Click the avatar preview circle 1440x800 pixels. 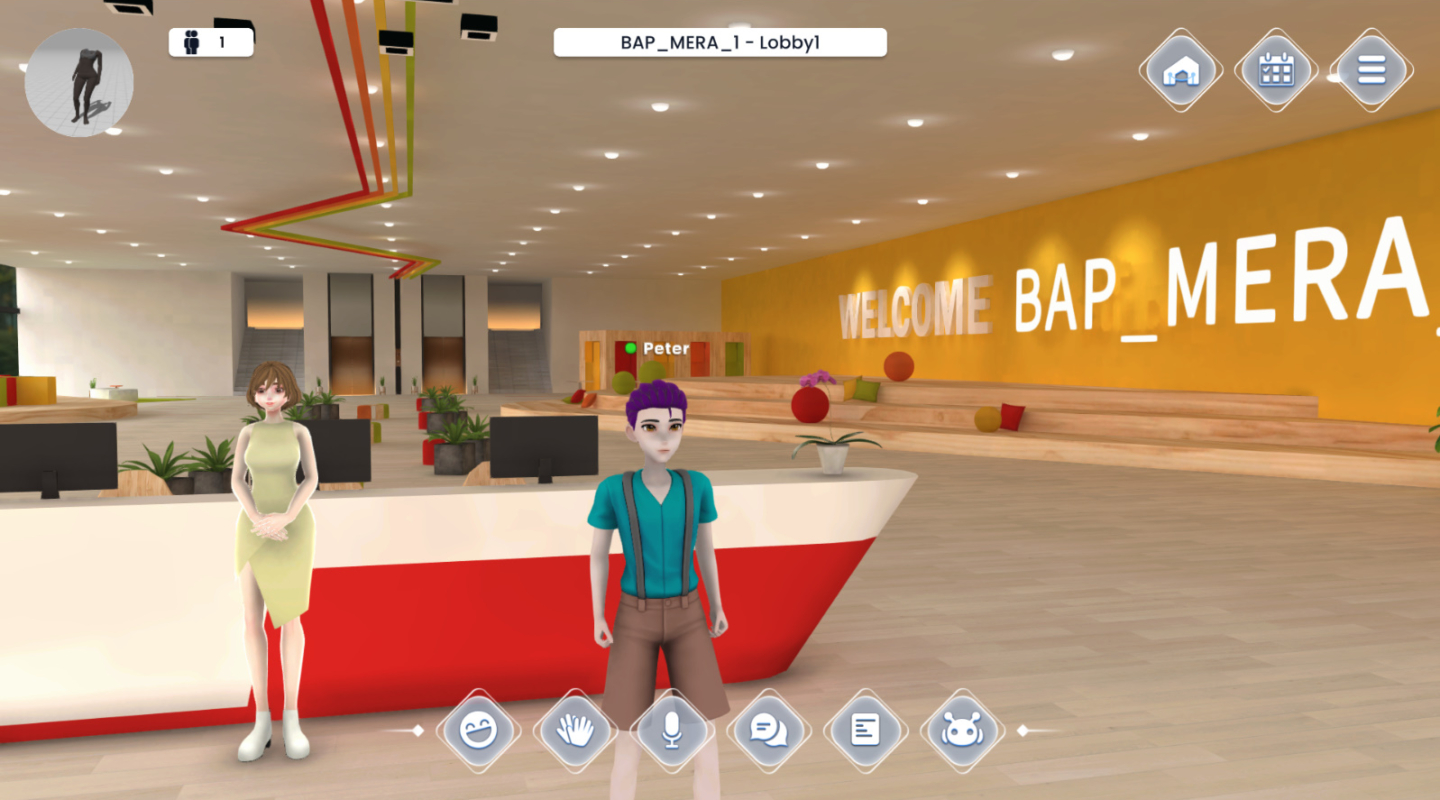(x=79, y=82)
